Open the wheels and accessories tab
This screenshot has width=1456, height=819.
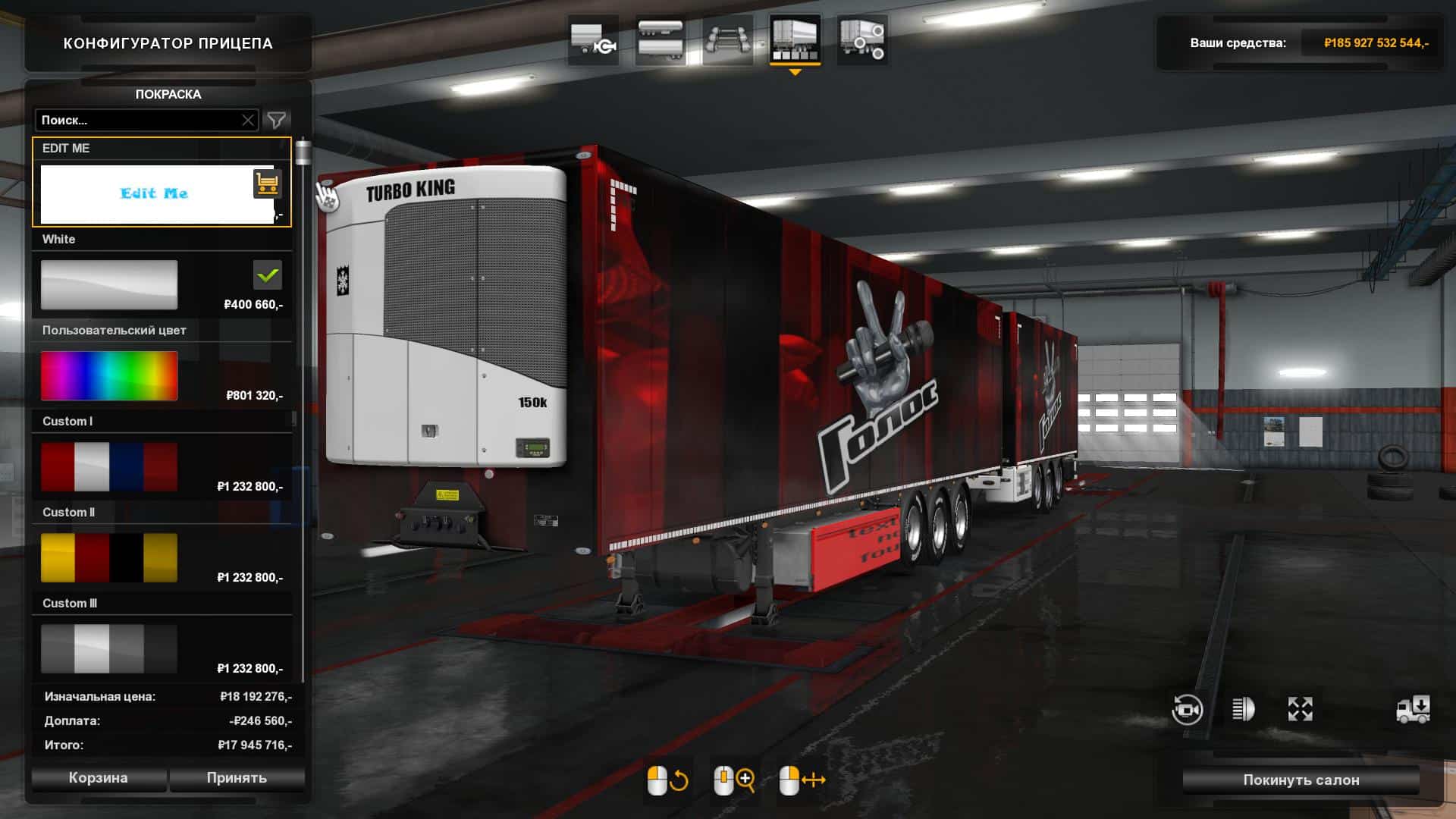[861, 39]
